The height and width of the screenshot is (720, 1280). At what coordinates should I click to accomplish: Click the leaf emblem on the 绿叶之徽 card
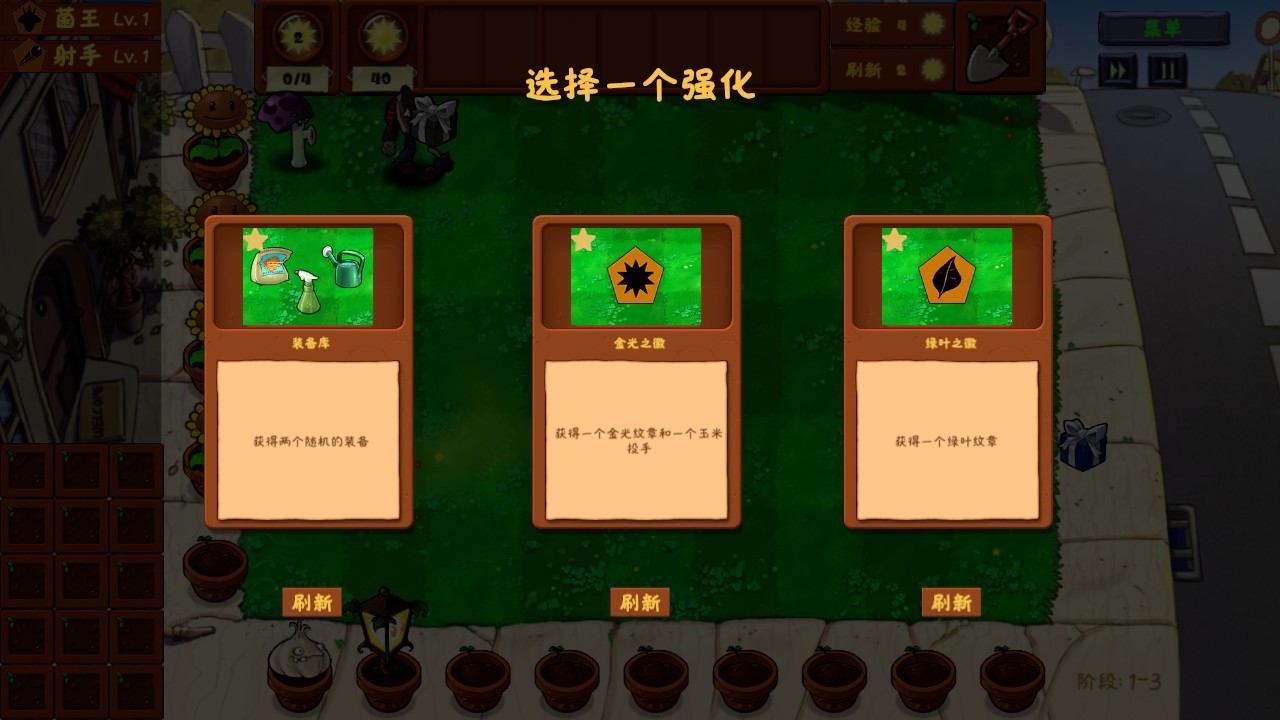949,277
